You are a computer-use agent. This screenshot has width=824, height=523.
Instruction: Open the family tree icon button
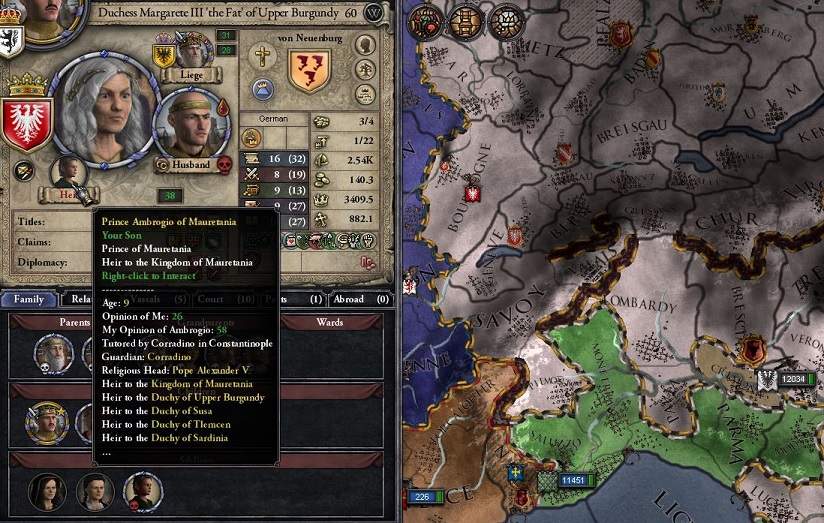365,70
